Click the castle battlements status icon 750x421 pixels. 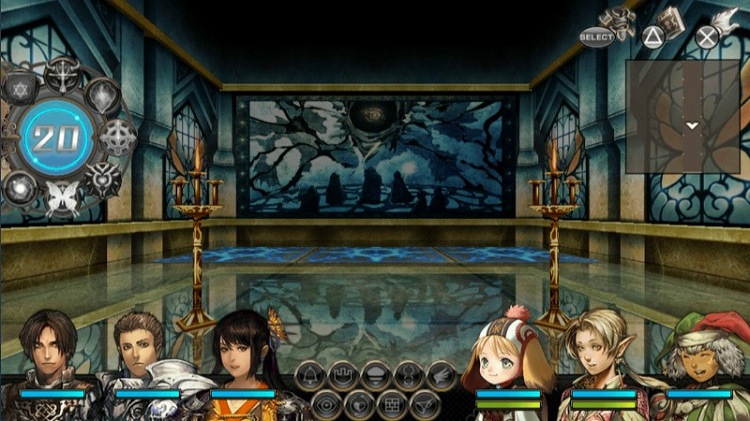pos(343,377)
